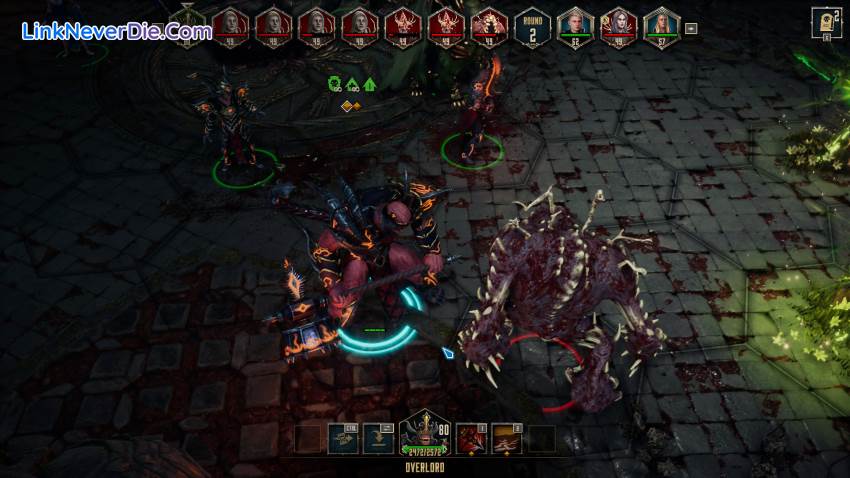The image size is (850, 478).
Task: Activate the red claw attack ability
Action: tap(470, 439)
